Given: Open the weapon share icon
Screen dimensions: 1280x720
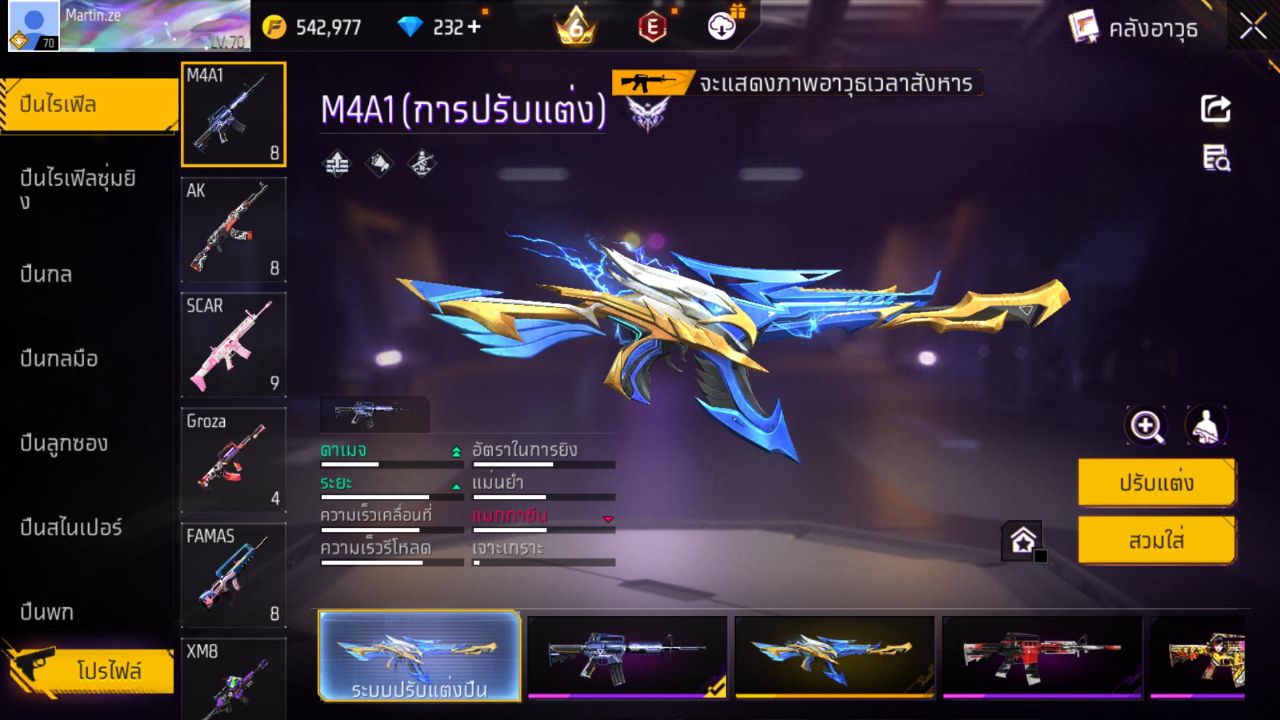Looking at the screenshot, I should click(1215, 109).
